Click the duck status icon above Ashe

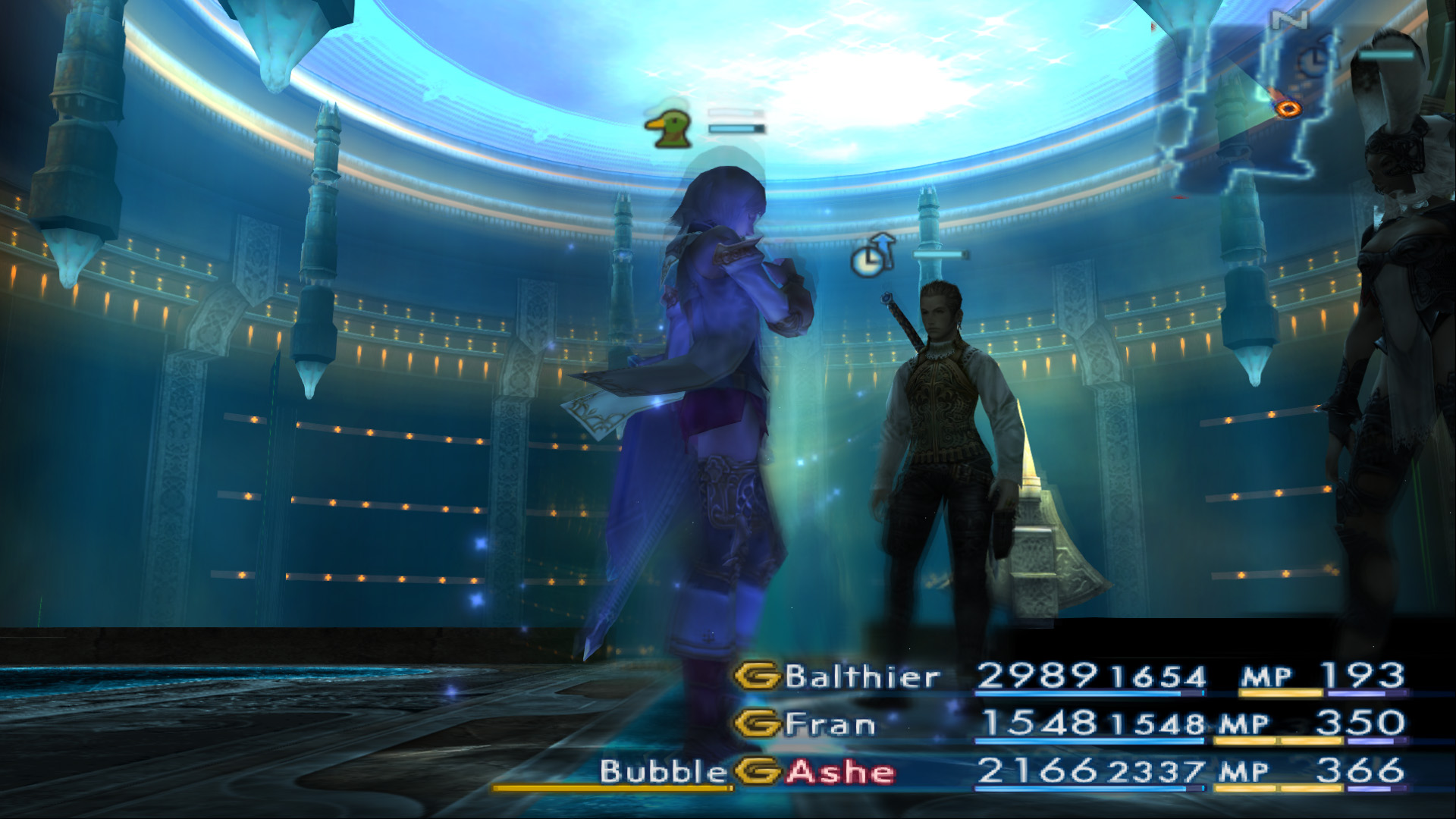(668, 129)
